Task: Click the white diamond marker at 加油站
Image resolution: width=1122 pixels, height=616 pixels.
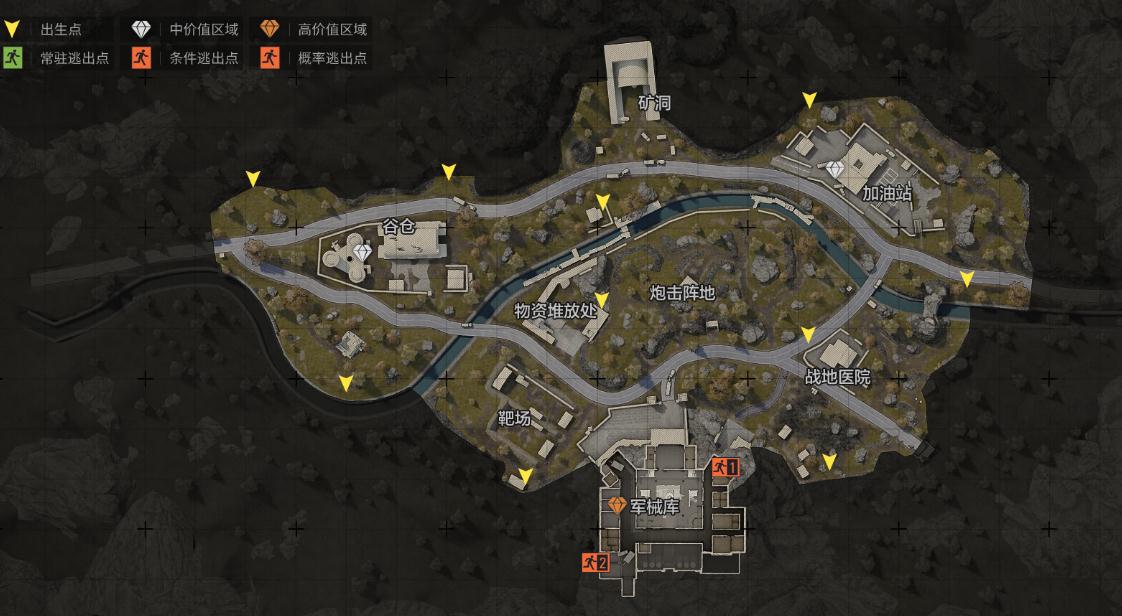Action: click(x=837, y=171)
